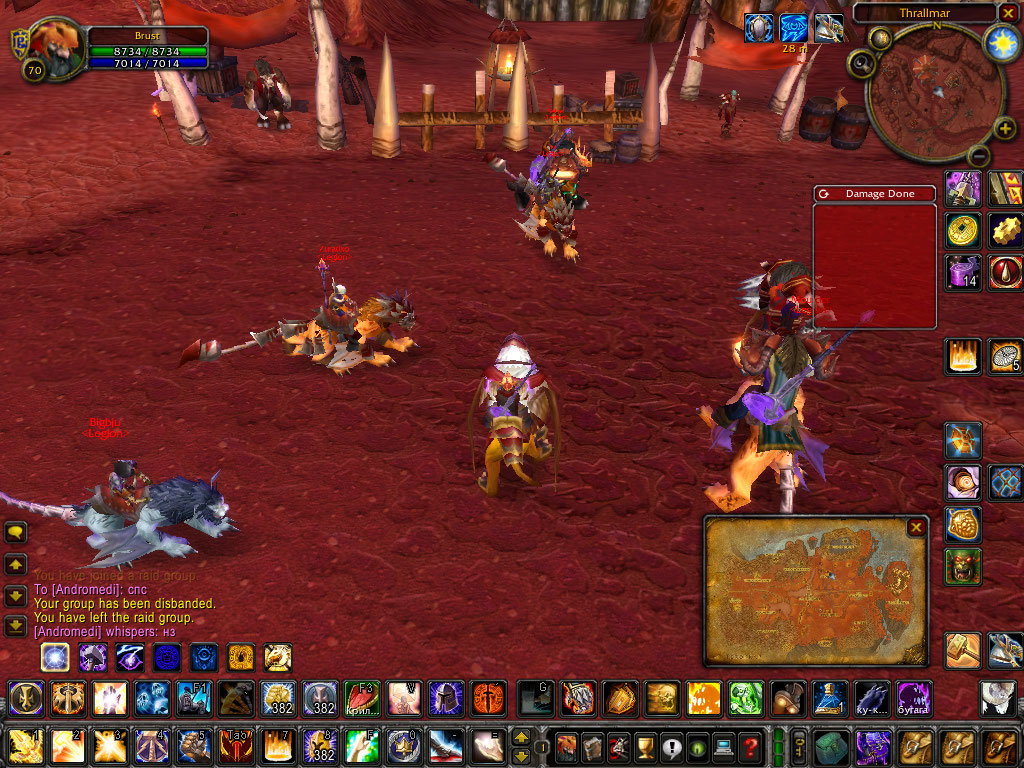Select the jack-o'-lantern pumpkin action bar icon
The width and height of the screenshot is (1024, 768).
click(x=703, y=697)
